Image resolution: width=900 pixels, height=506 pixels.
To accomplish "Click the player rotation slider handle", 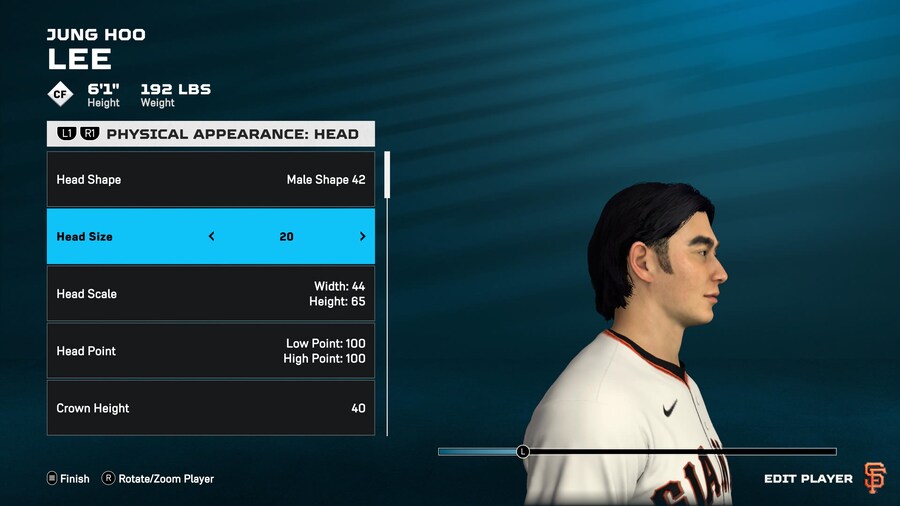I will click(x=522, y=452).
